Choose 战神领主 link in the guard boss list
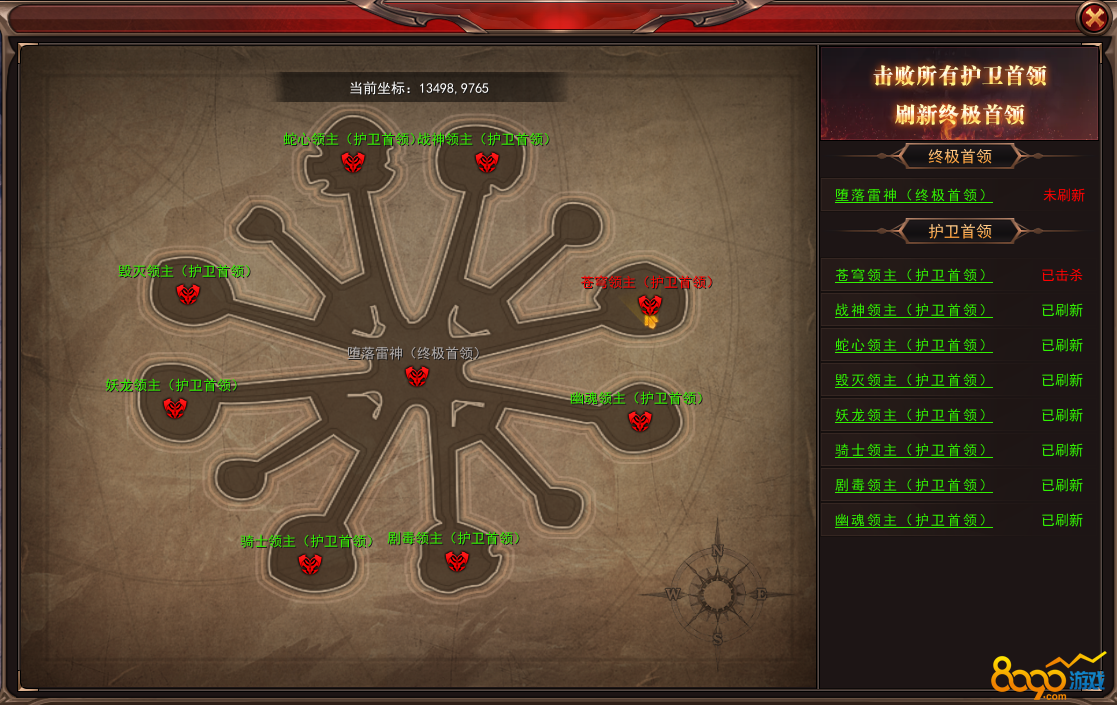 coord(913,310)
